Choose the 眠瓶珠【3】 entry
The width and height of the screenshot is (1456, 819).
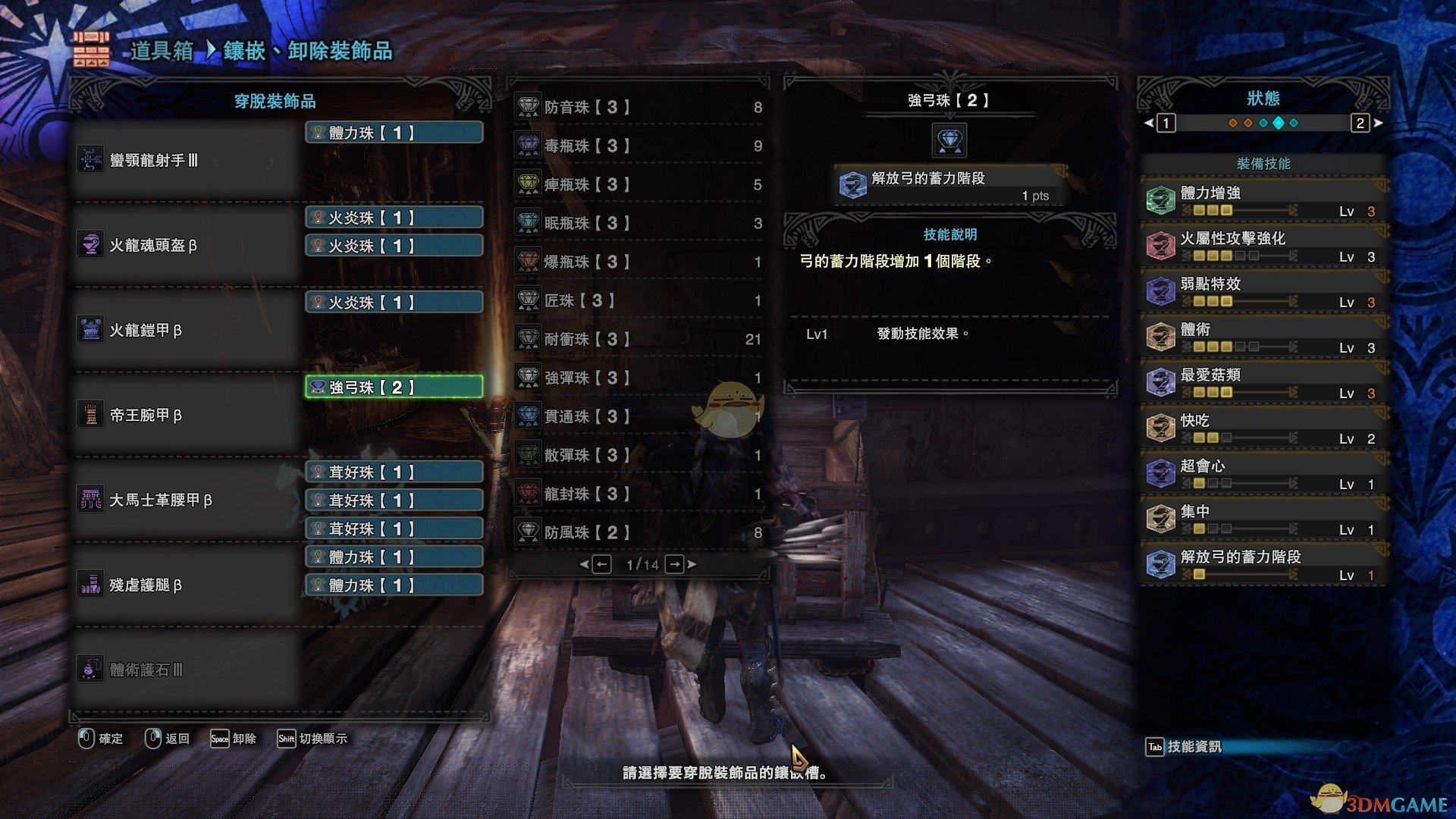pos(639,223)
